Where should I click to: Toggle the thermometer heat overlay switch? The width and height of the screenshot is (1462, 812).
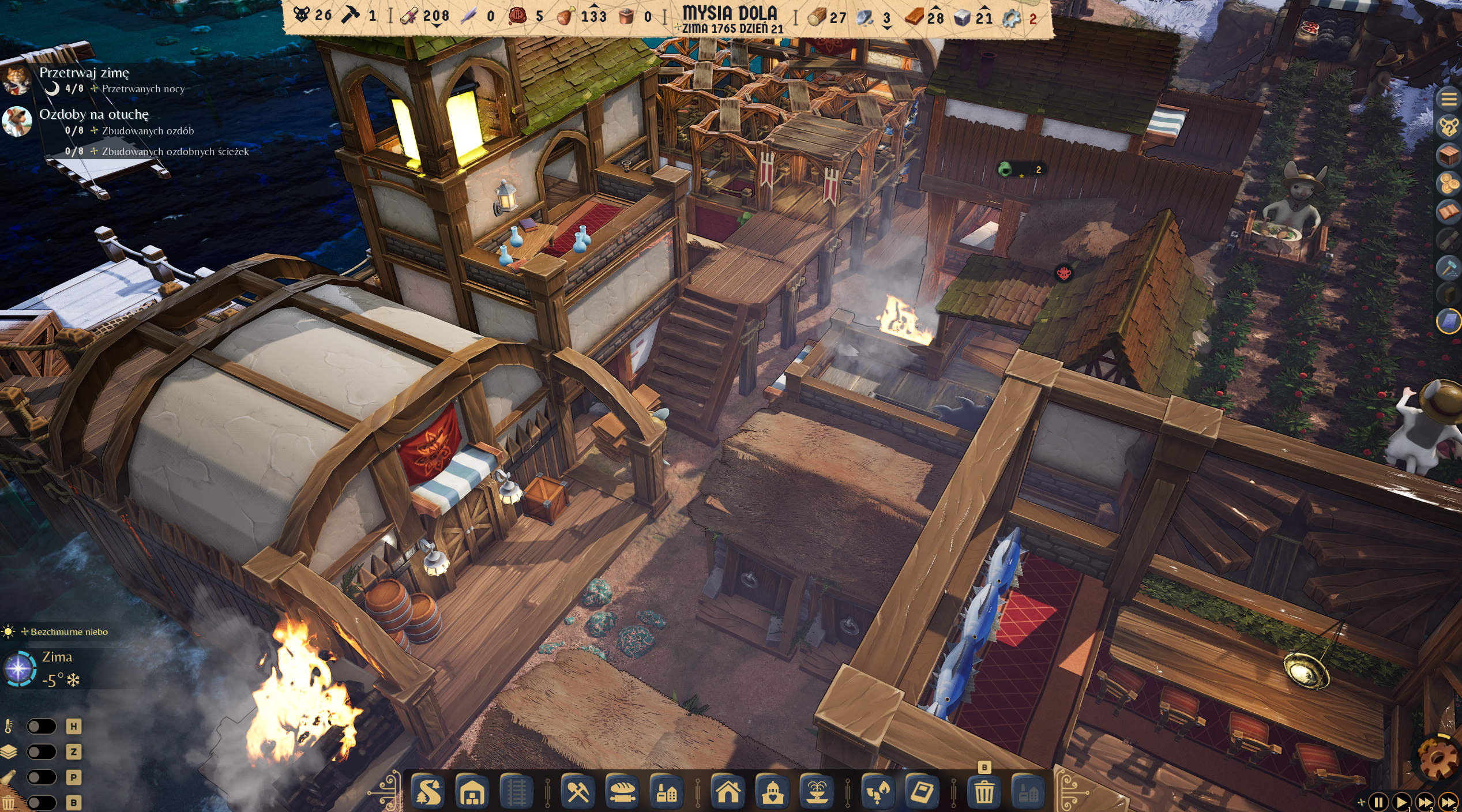[42, 726]
